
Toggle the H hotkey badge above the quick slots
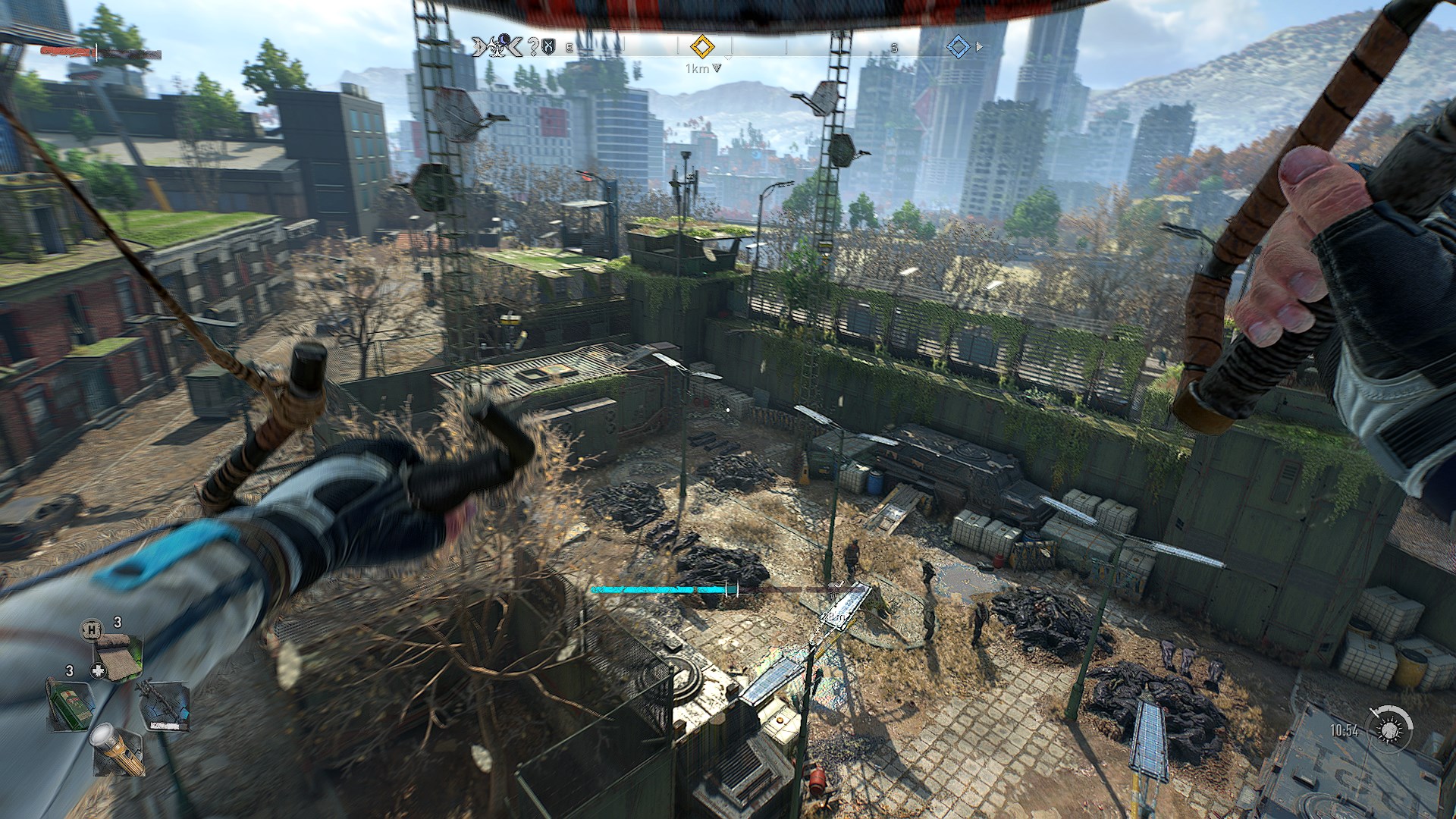[92, 629]
